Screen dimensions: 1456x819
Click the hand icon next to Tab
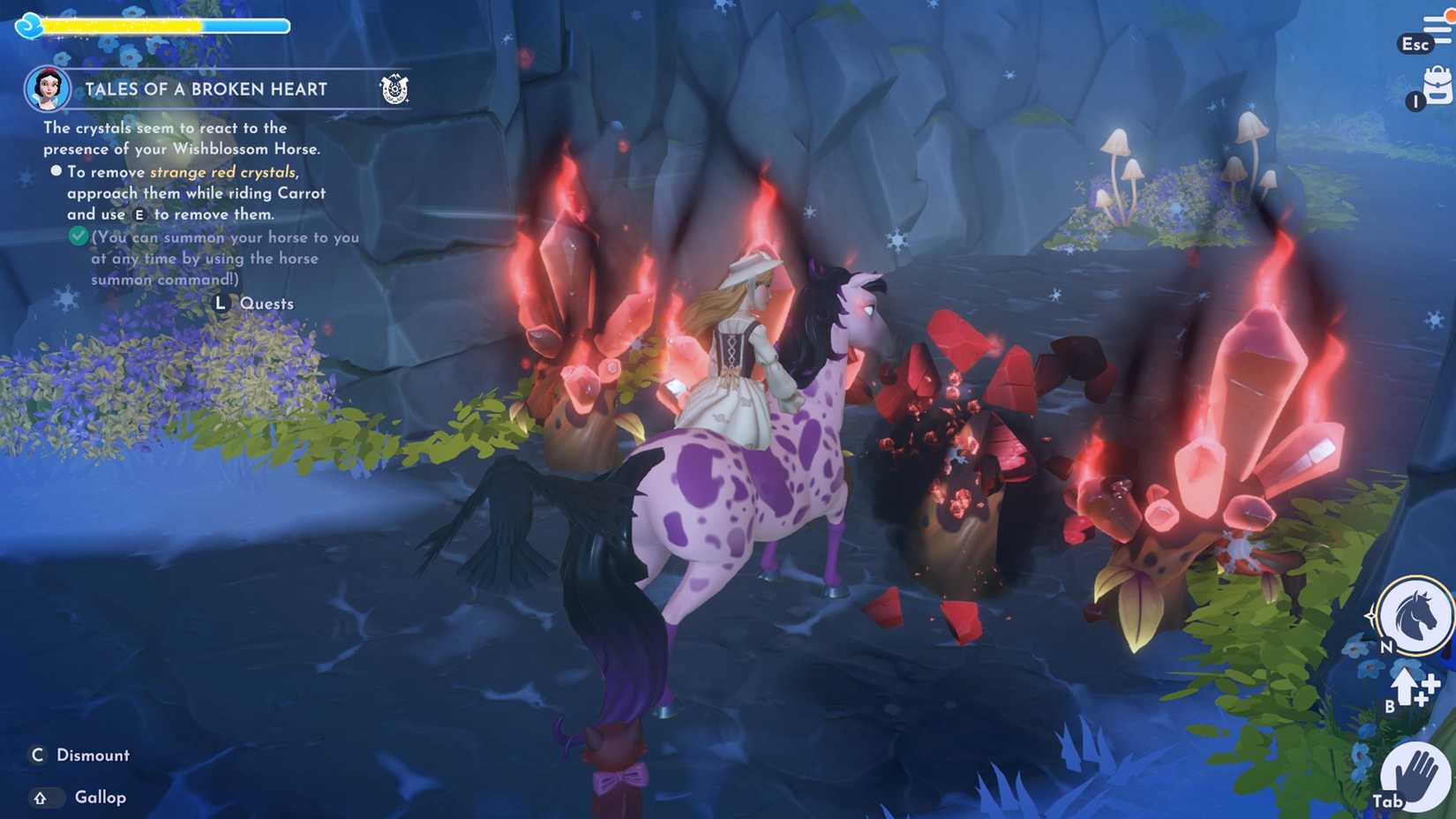coord(1416,774)
